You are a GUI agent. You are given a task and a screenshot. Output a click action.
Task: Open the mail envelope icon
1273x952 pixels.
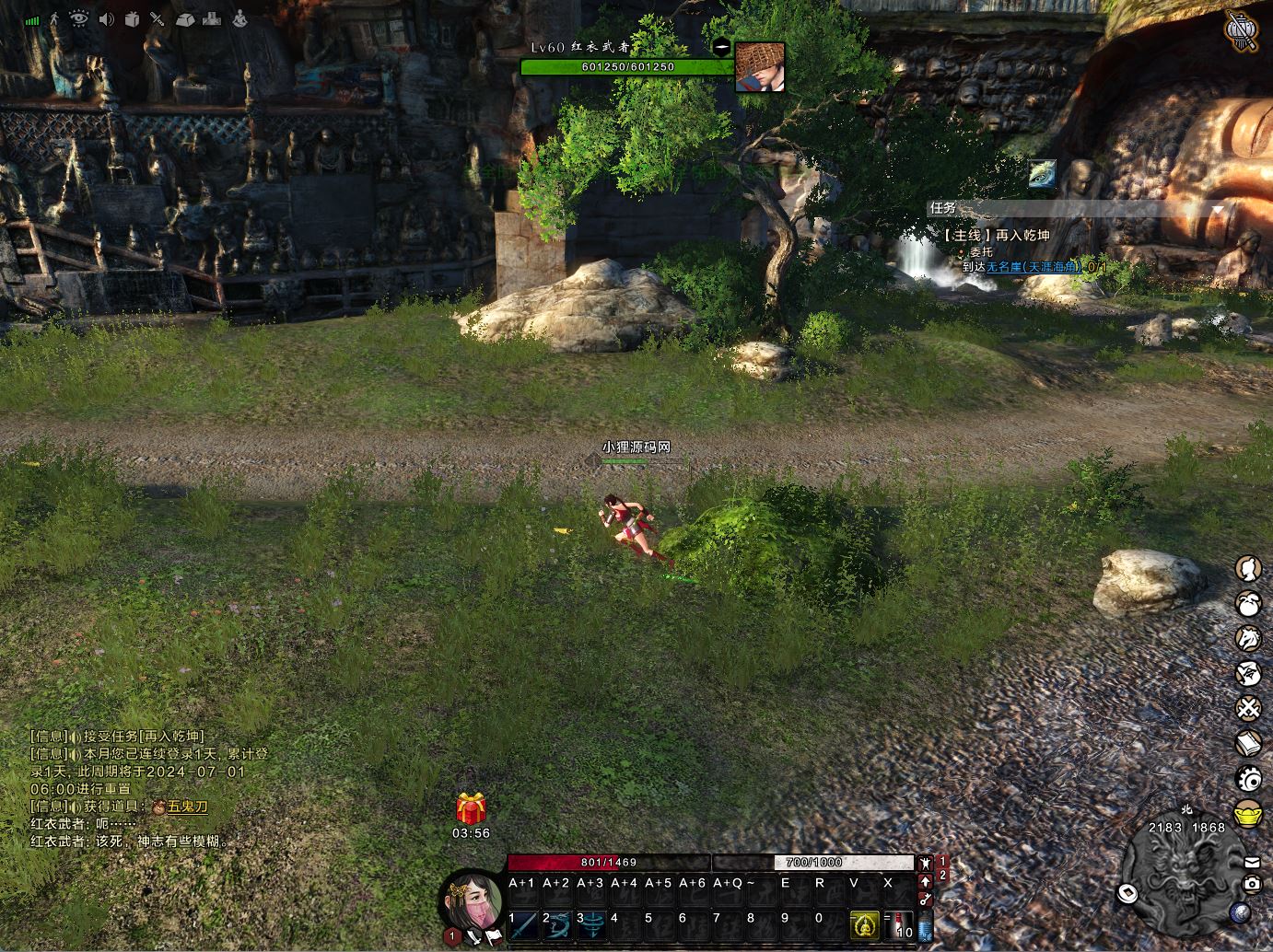click(x=1252, y=863)
